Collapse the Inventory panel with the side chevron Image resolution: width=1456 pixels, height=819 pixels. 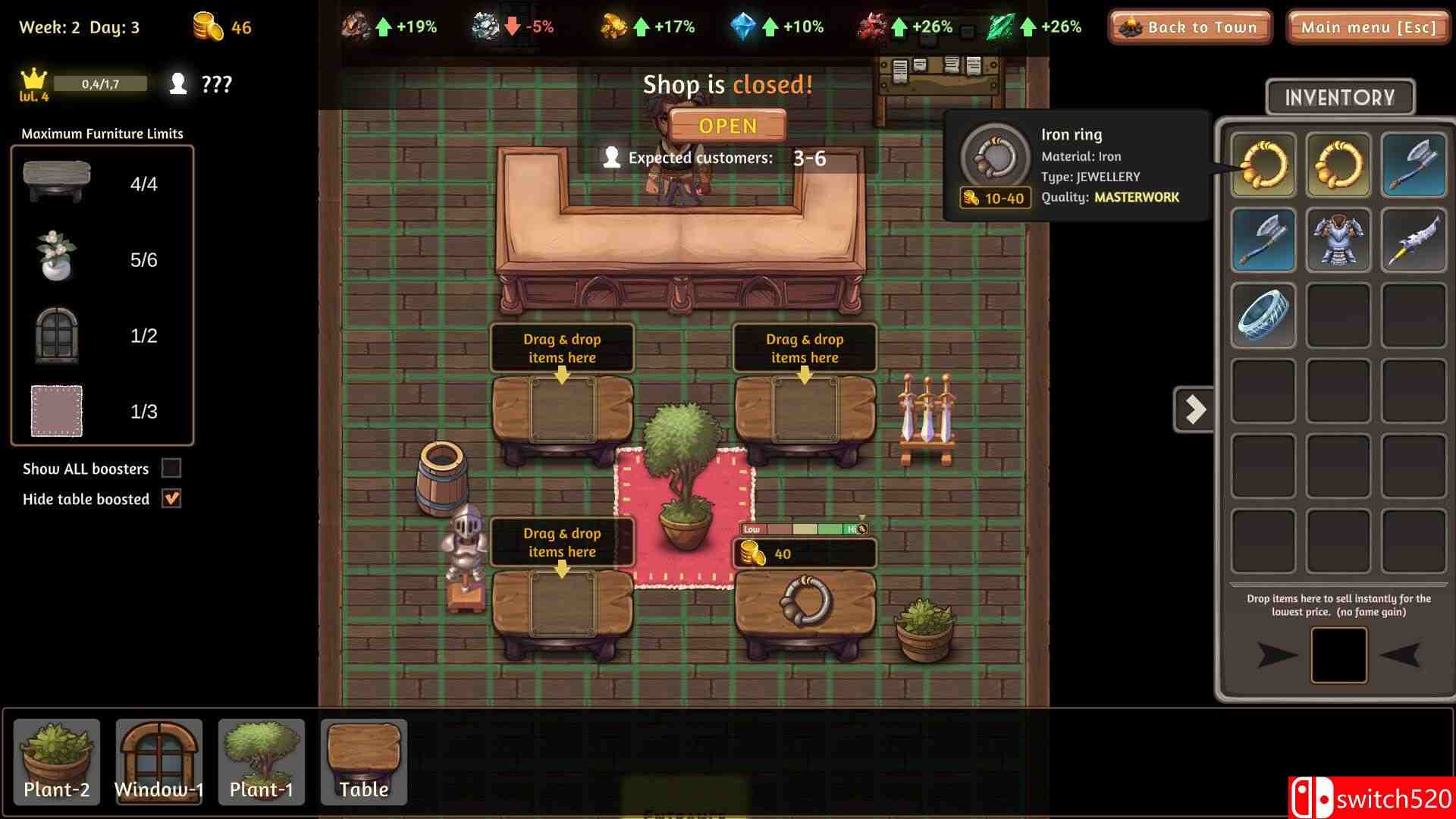pyautogui.click(x=1194, y=409)
